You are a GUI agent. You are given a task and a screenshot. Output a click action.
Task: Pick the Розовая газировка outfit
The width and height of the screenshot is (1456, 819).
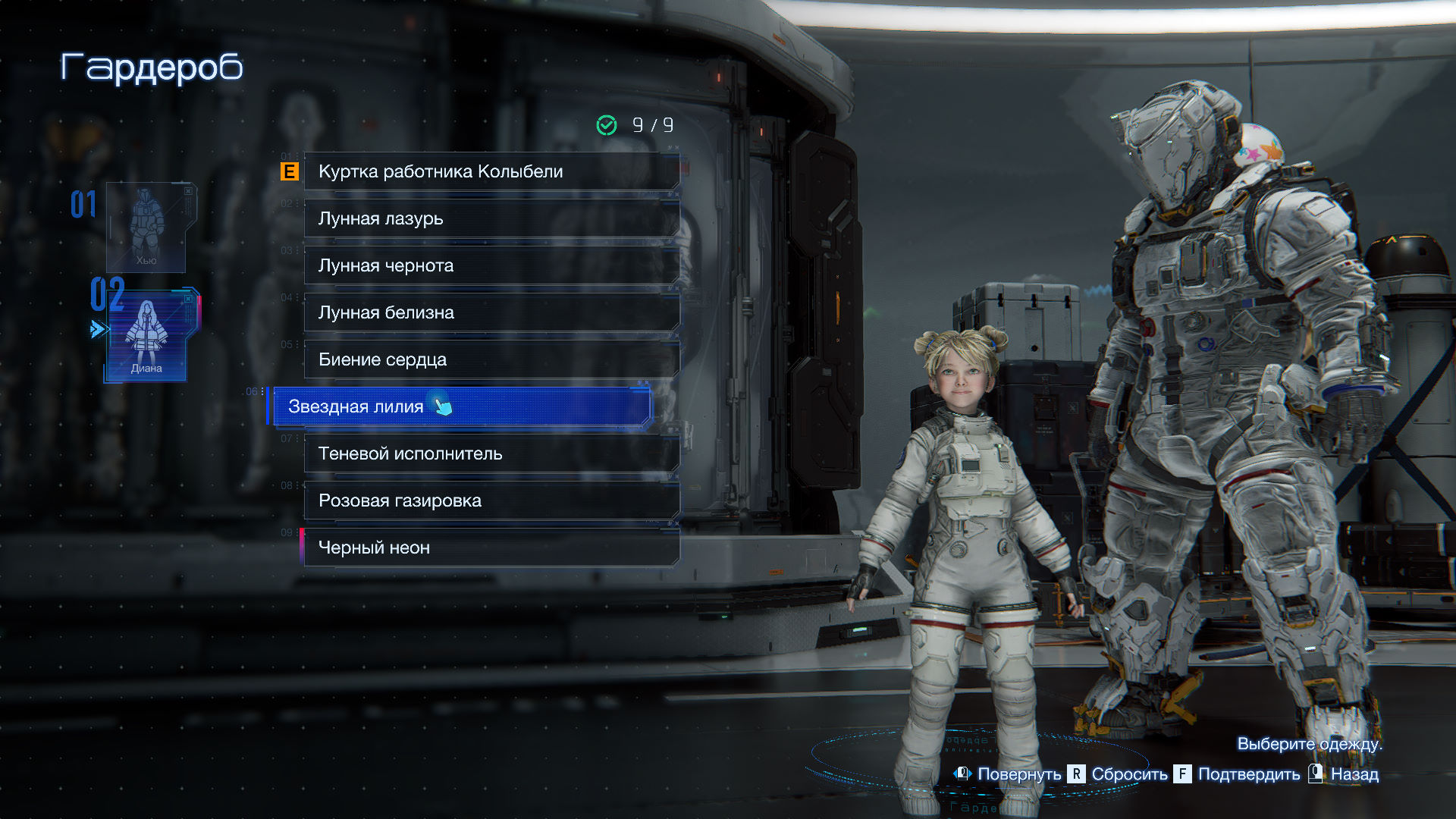pos(491,500)
